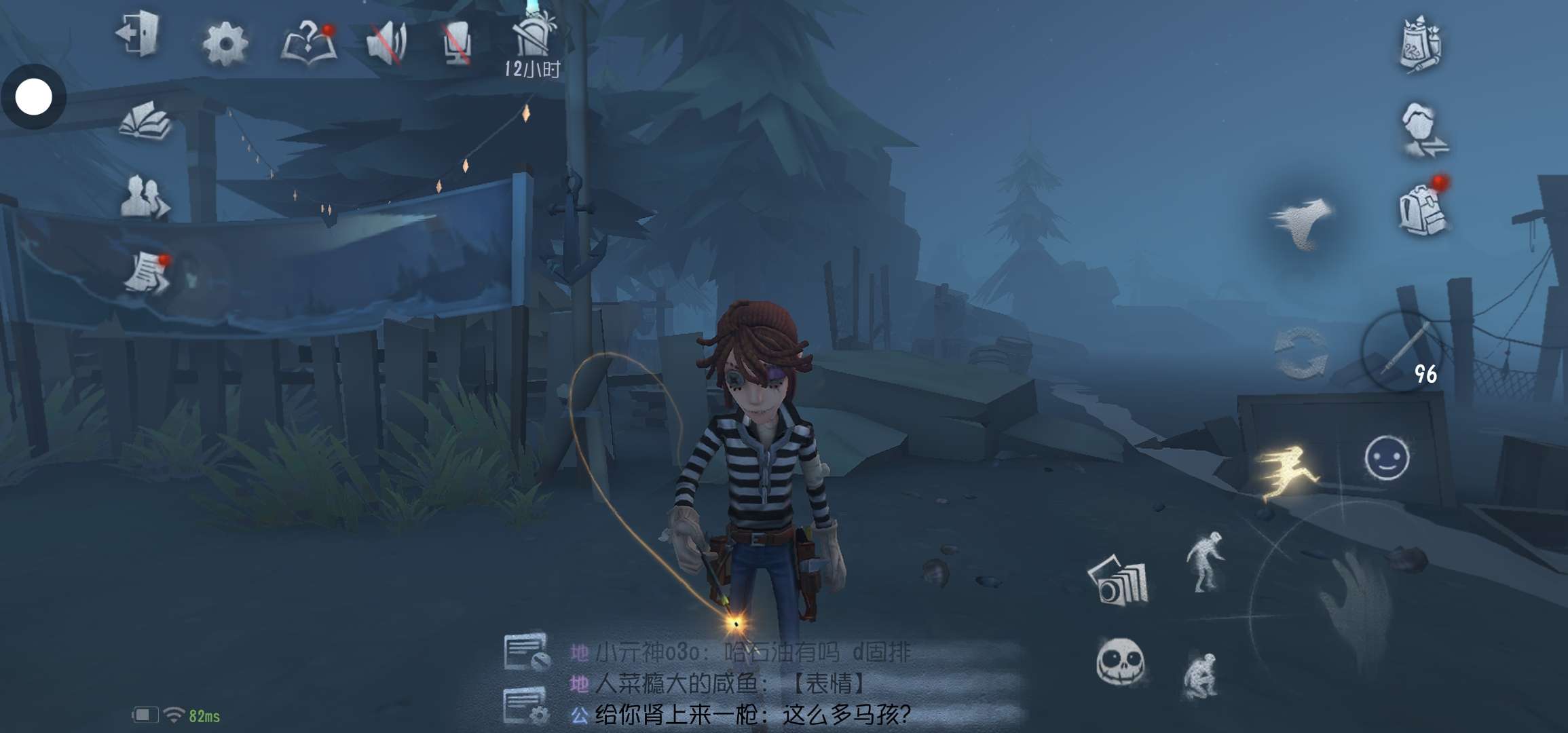
Task: Toggle the muted microphone icon
Action: [x=457, y=43]
